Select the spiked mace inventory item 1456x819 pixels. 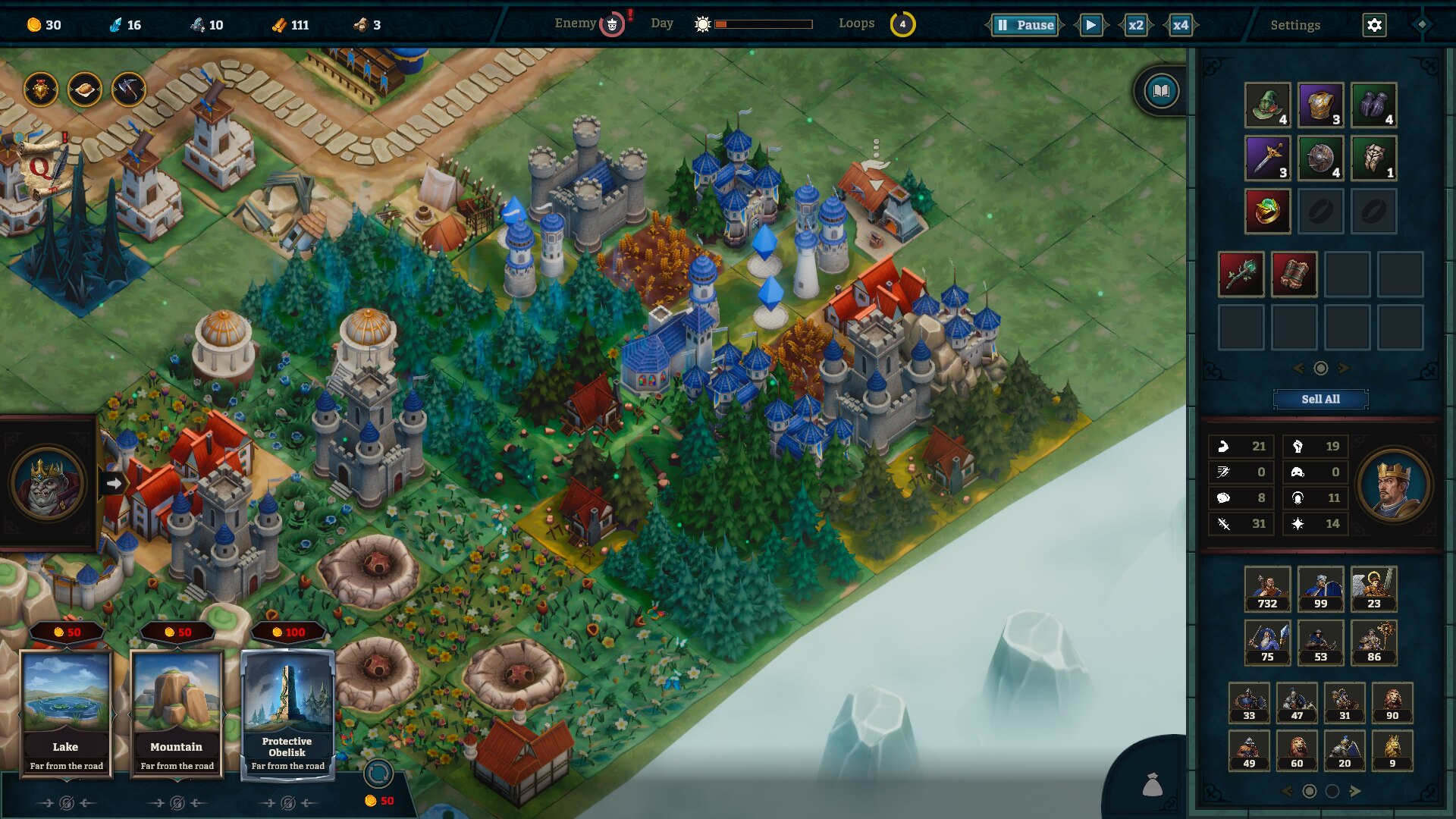pos(1241,274)
